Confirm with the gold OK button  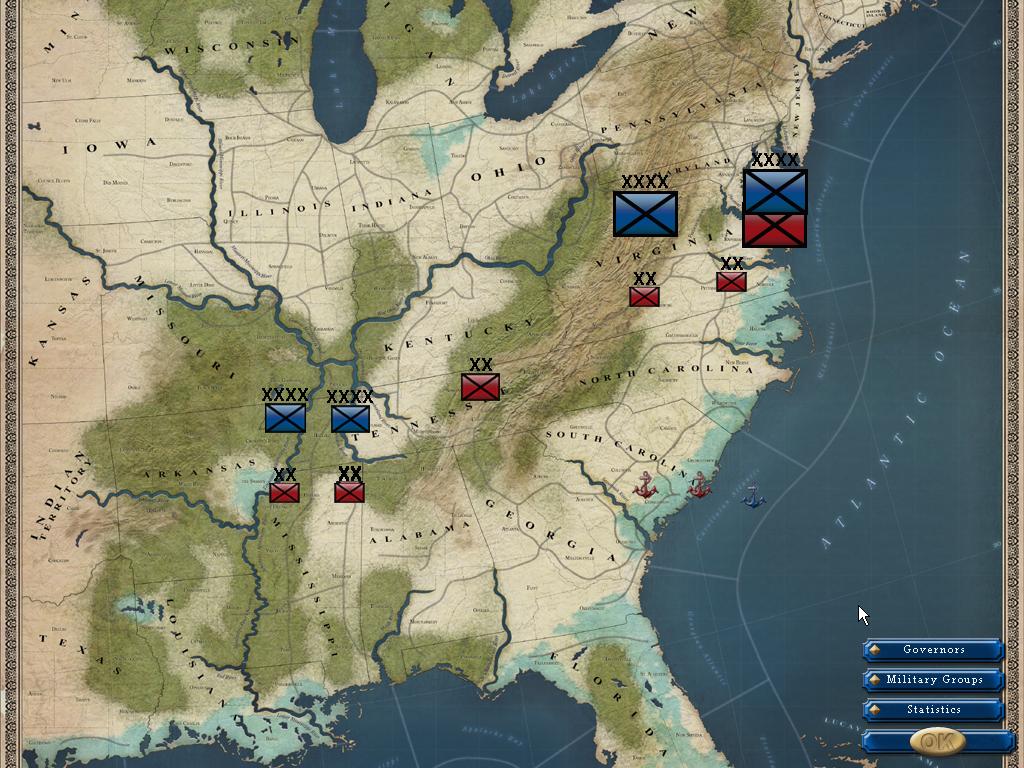coord(937,741)
